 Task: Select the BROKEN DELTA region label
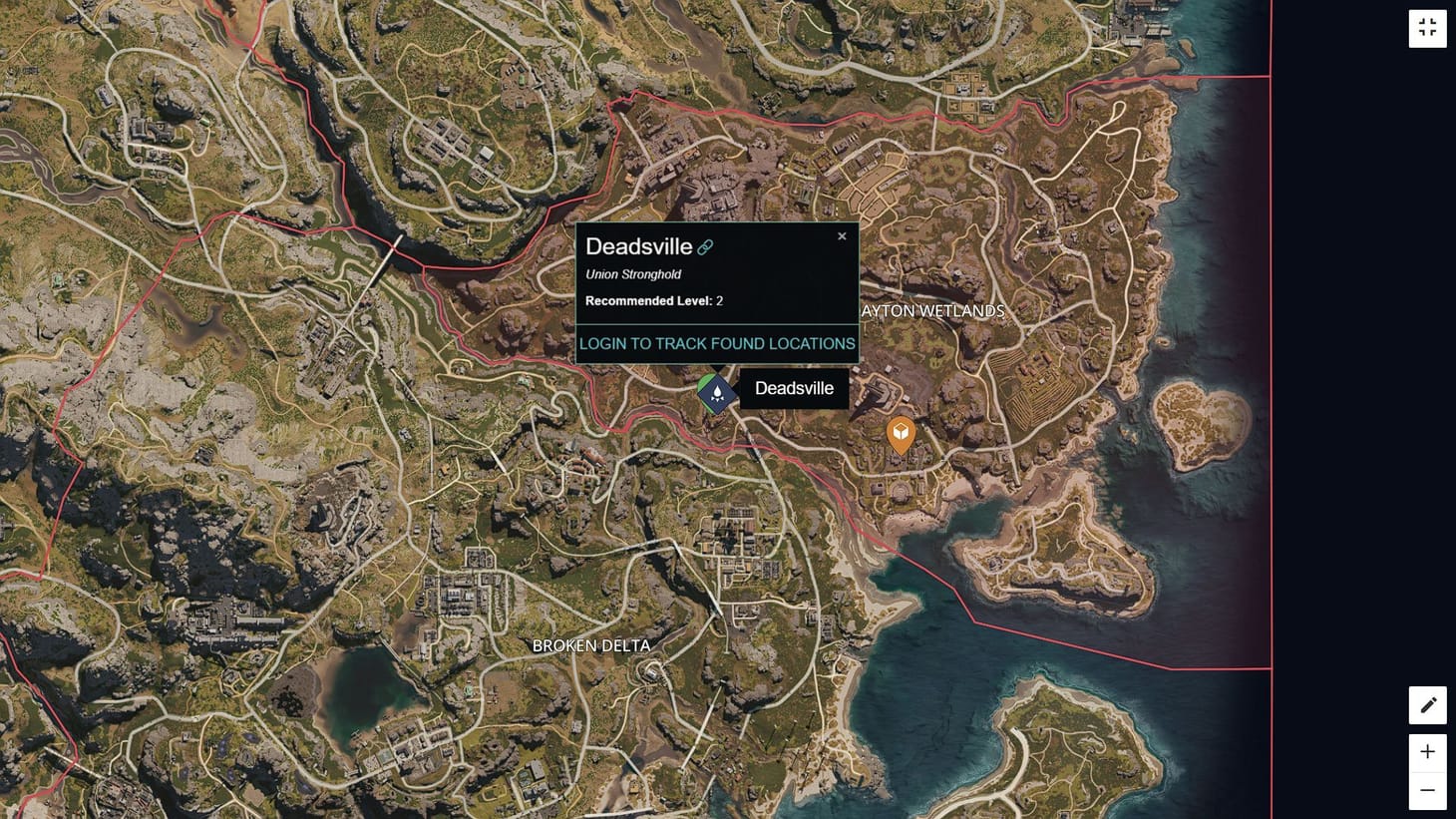(x=591, y=646)
